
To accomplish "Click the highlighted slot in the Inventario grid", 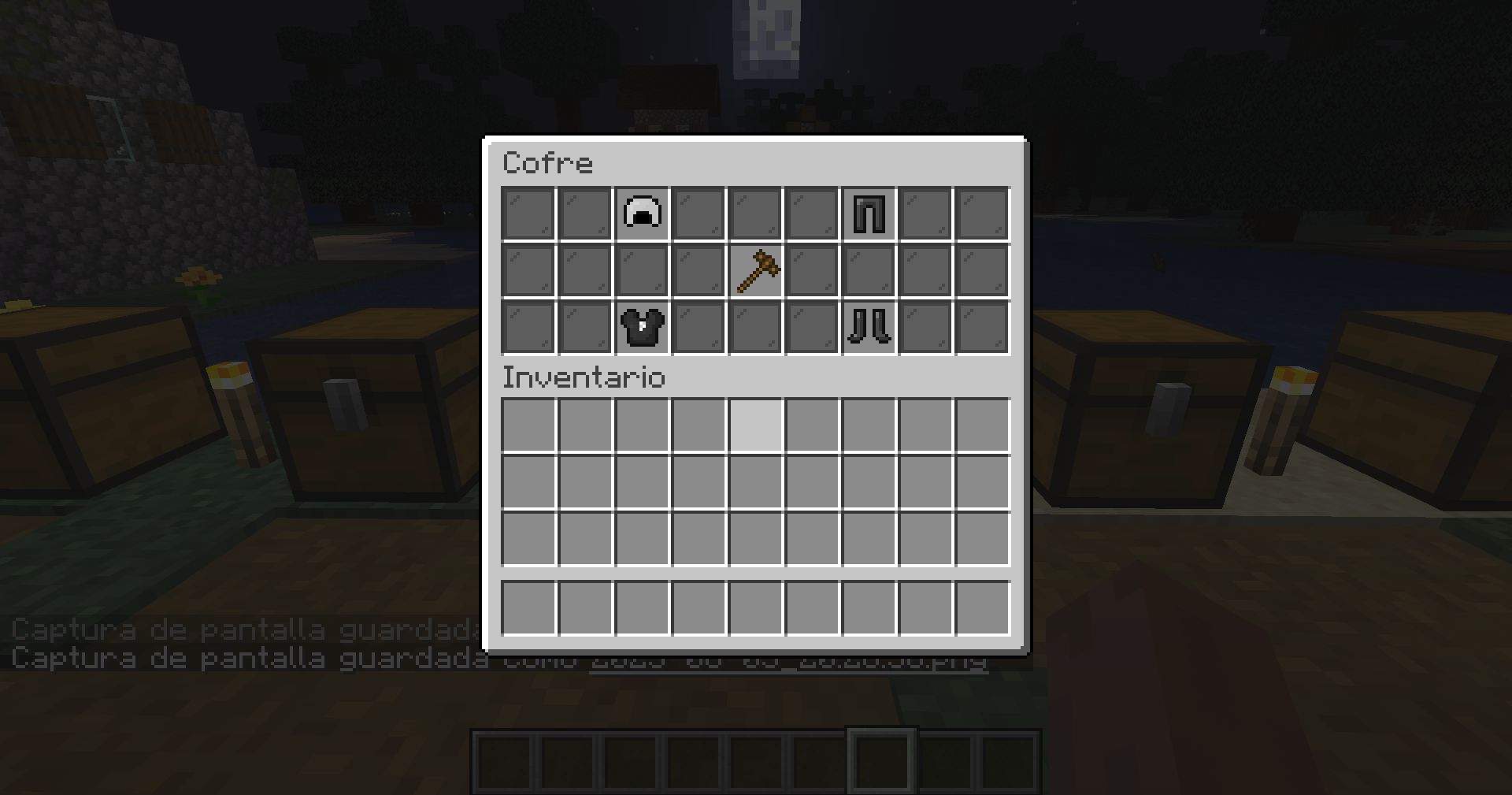I will [x=754, y=424].
